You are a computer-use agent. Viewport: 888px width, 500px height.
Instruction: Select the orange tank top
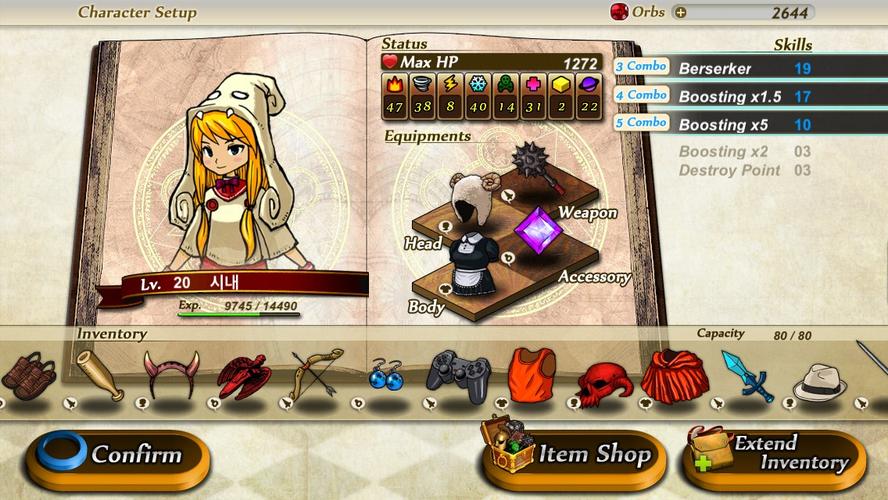click(530, 375)
